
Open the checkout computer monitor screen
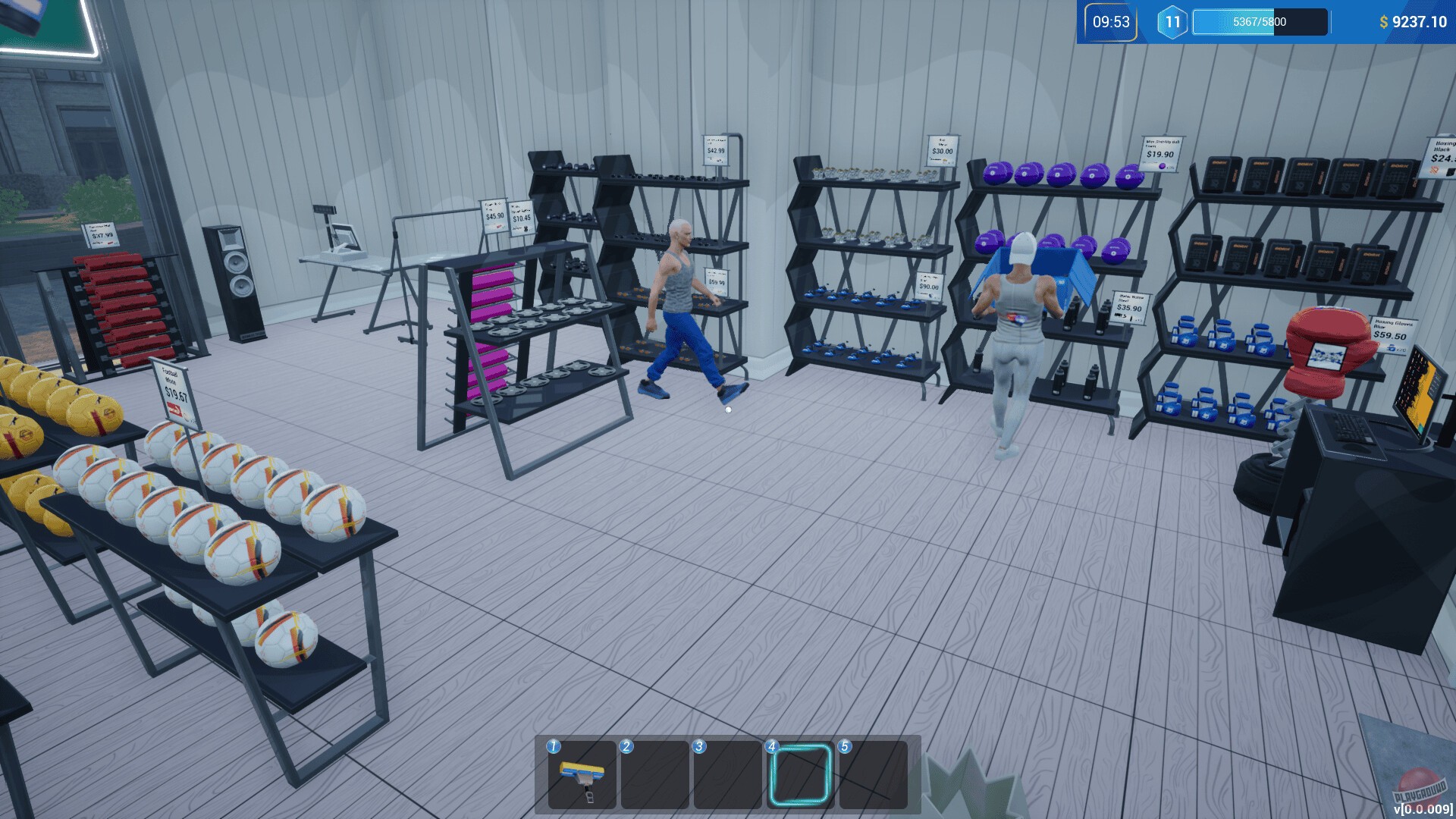pos(1417,387)
